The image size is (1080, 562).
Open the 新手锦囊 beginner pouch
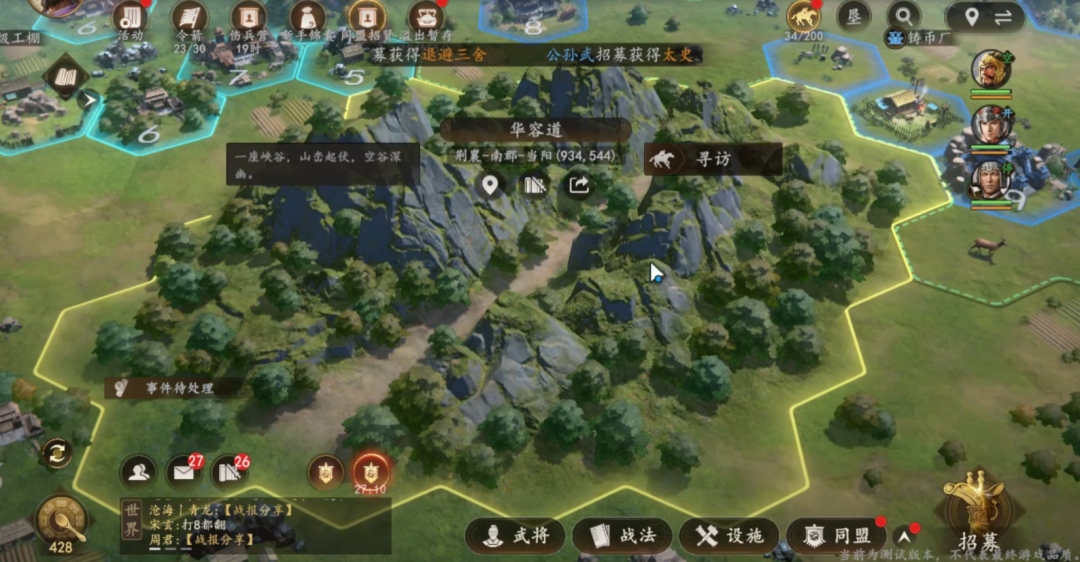pos(308,18)
